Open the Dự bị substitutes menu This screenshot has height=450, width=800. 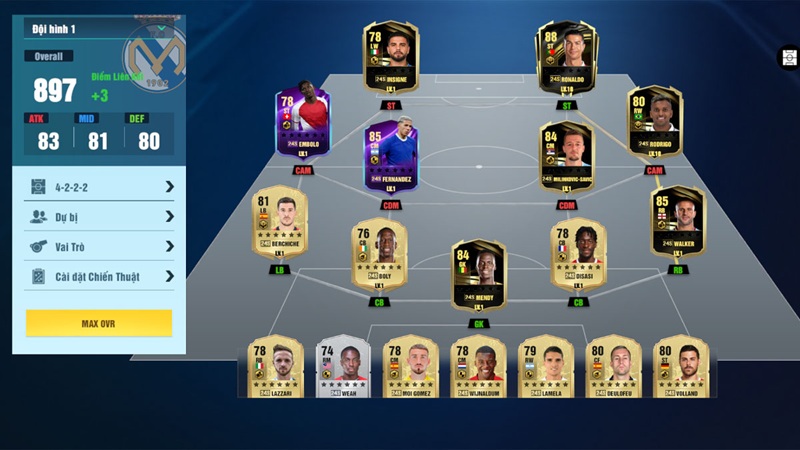[x=100, y=216]
